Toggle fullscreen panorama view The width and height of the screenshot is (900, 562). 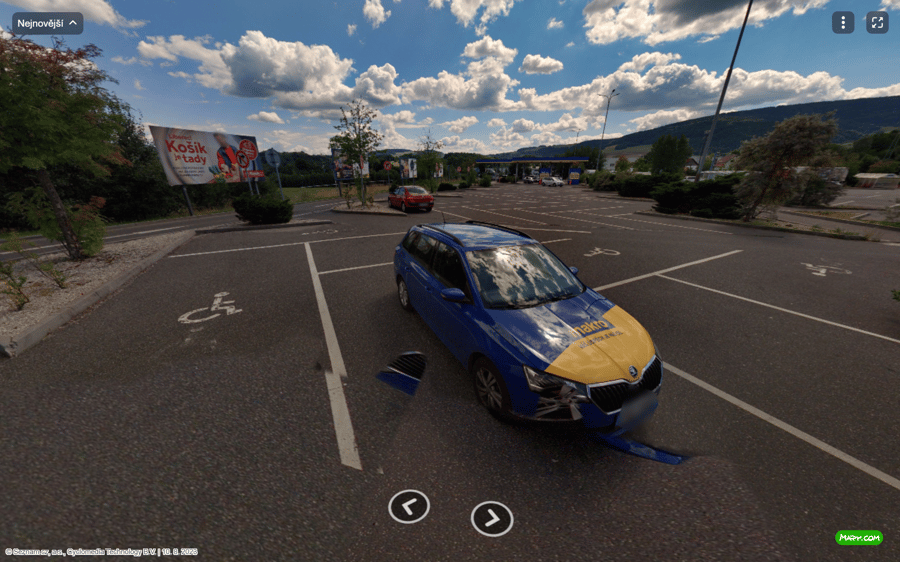877,23
